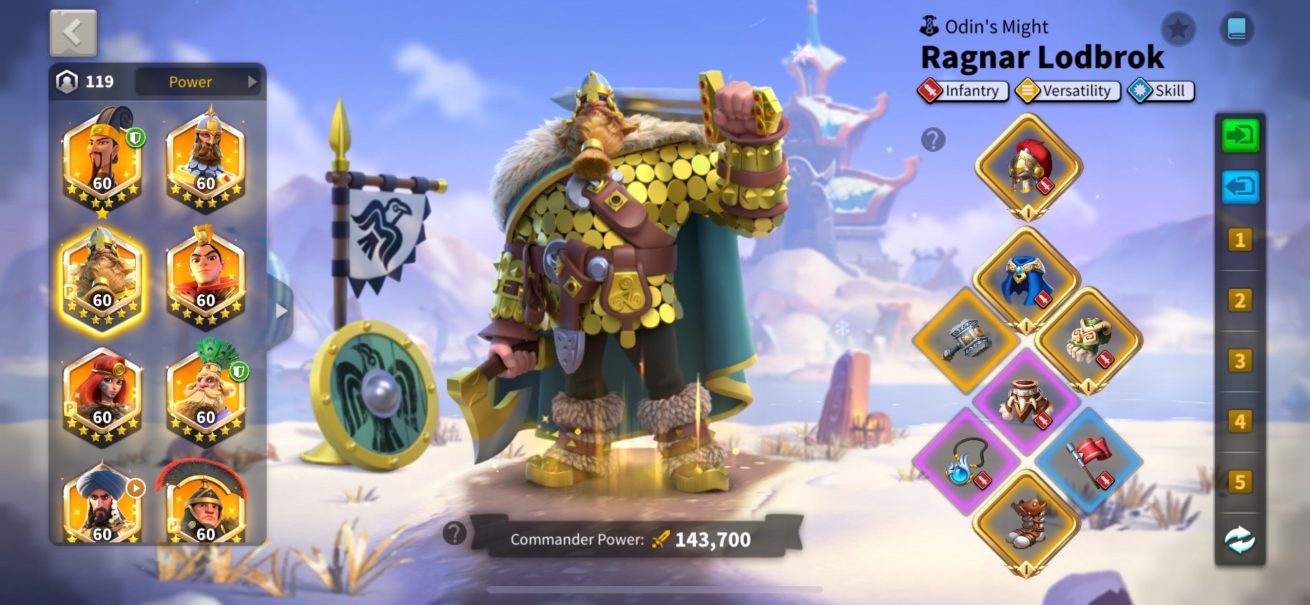Open the Power sort dropdown
The width and height of the screenshot is (1310, 605).
pos(198,82)
